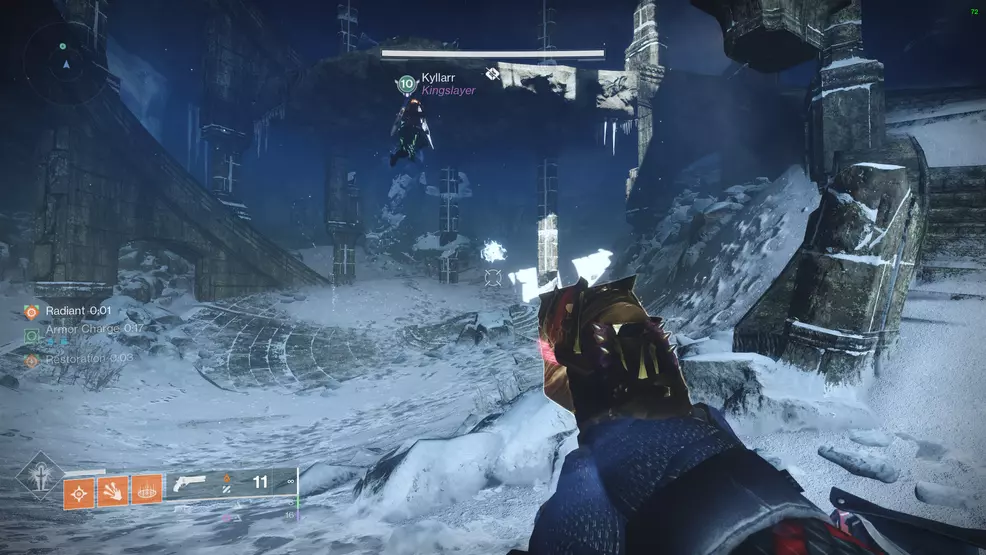
Task: Click the Restoration buff icon
Action: click(31, 360)
